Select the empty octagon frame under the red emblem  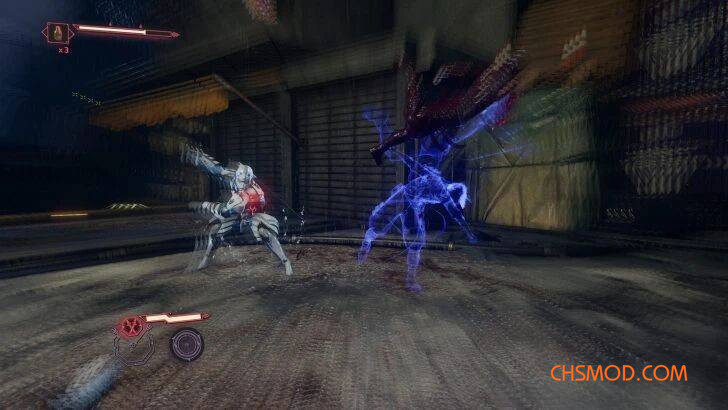pyautogui.click(x=133, y=349)
